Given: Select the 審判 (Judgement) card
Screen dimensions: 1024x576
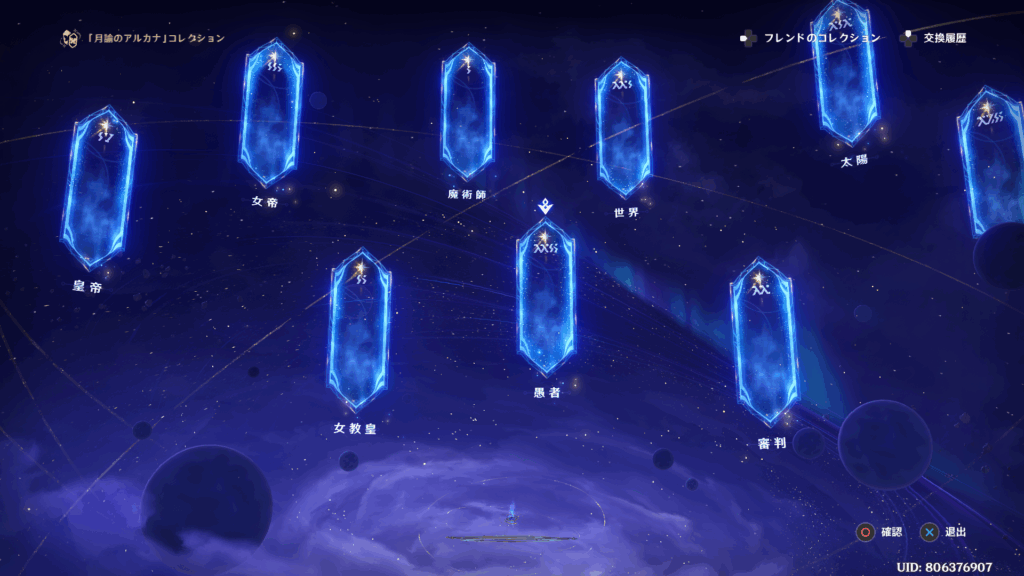Looking at the screenshot, I should 764,341.
